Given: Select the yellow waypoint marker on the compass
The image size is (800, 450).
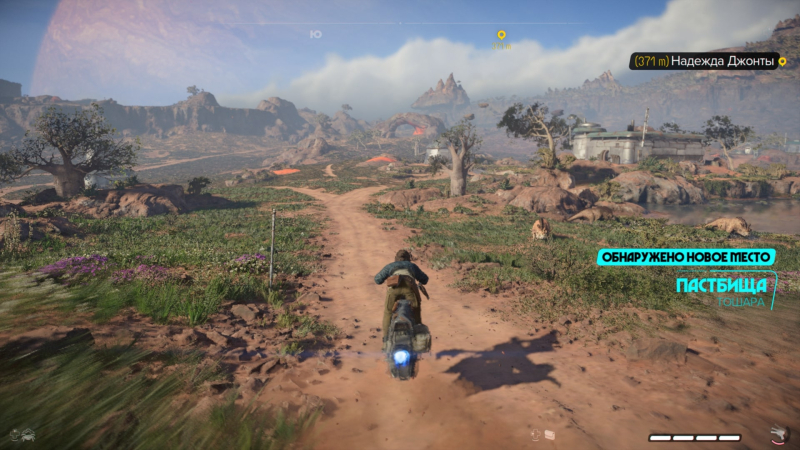Looking at the screenshot, I should pos(502,35).
